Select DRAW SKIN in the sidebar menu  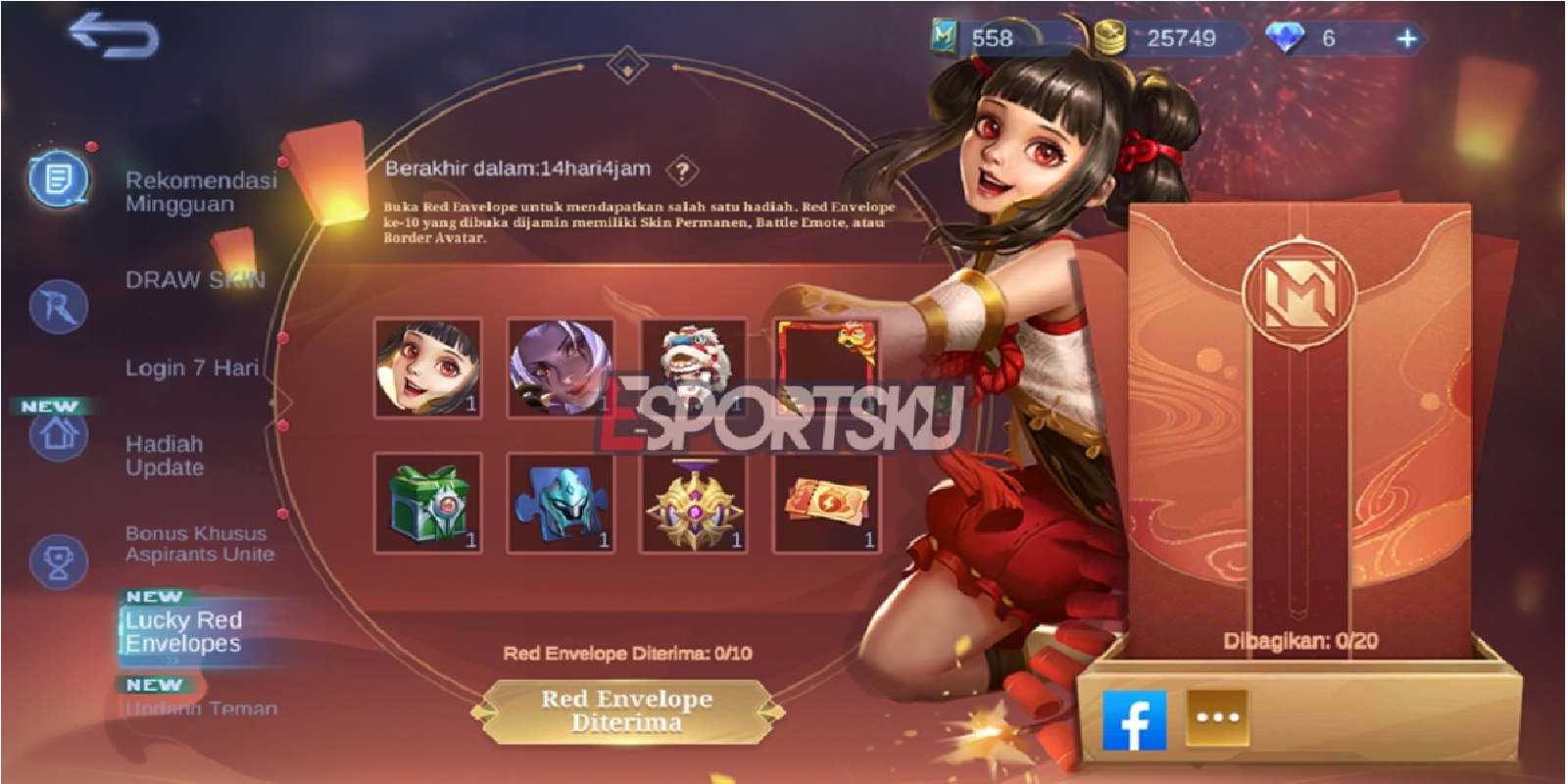click(x=195, y=278)
